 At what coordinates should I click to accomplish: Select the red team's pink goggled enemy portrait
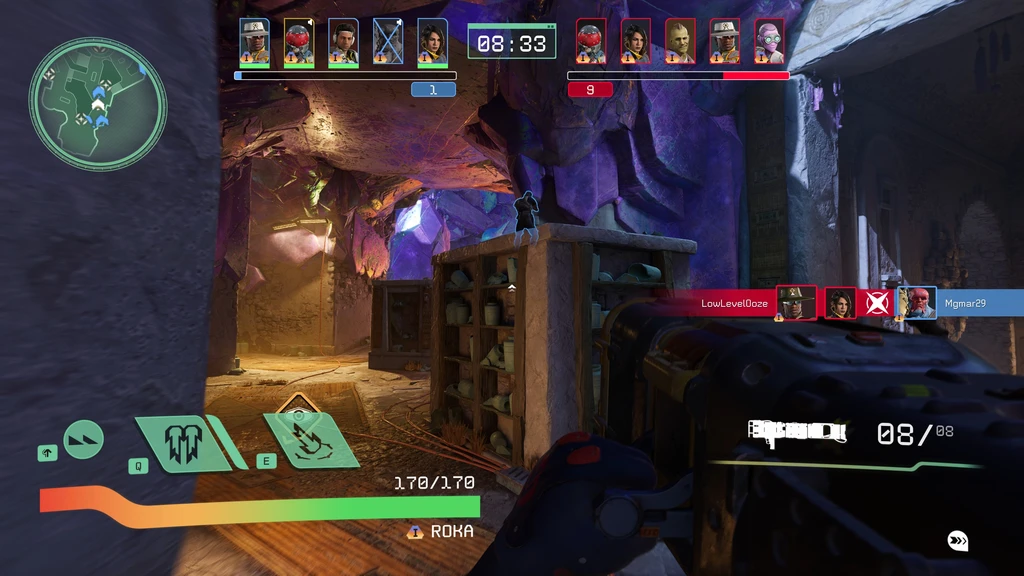(769, 42)
